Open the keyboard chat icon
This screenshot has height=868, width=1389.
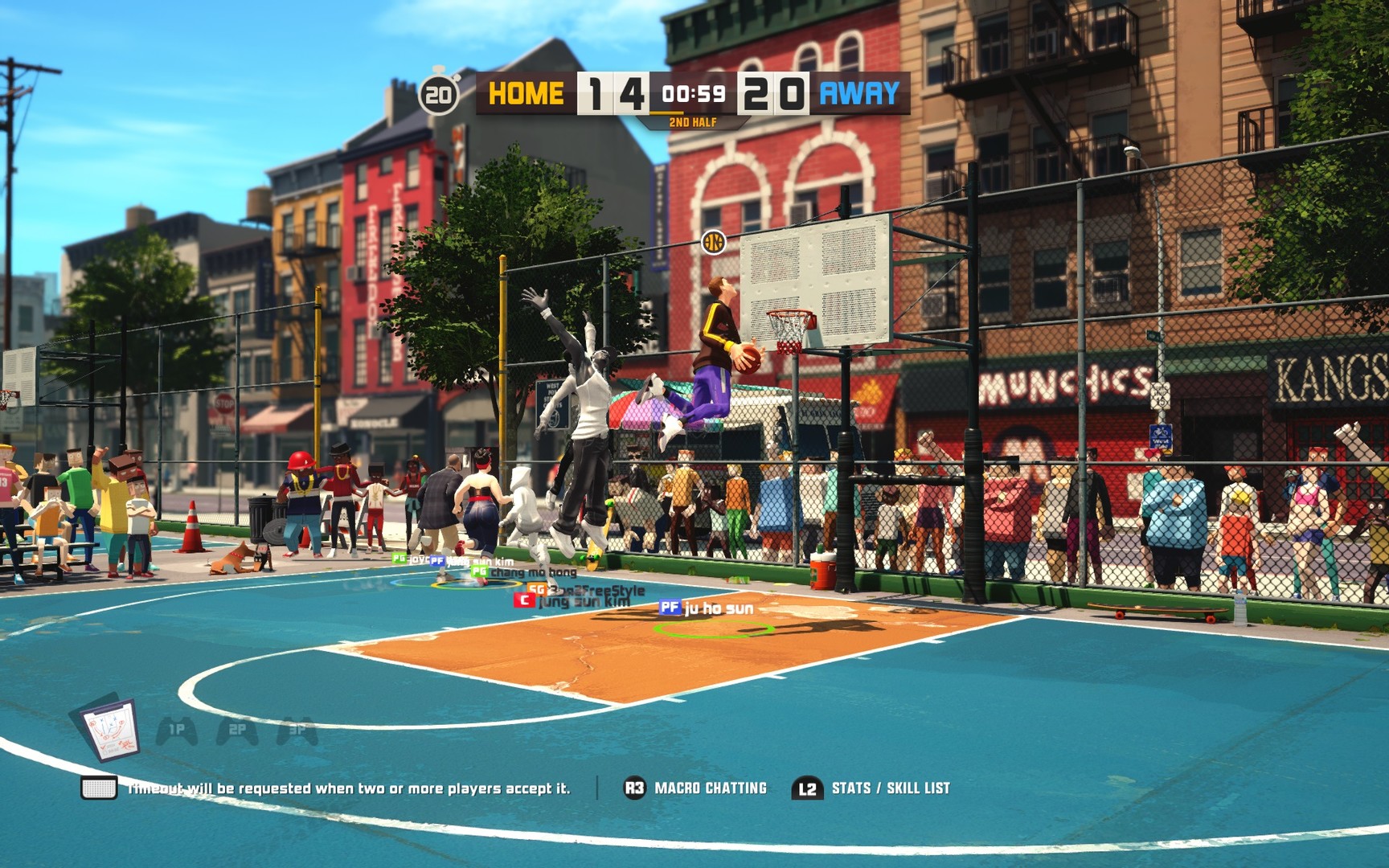(x=99, y=788)
